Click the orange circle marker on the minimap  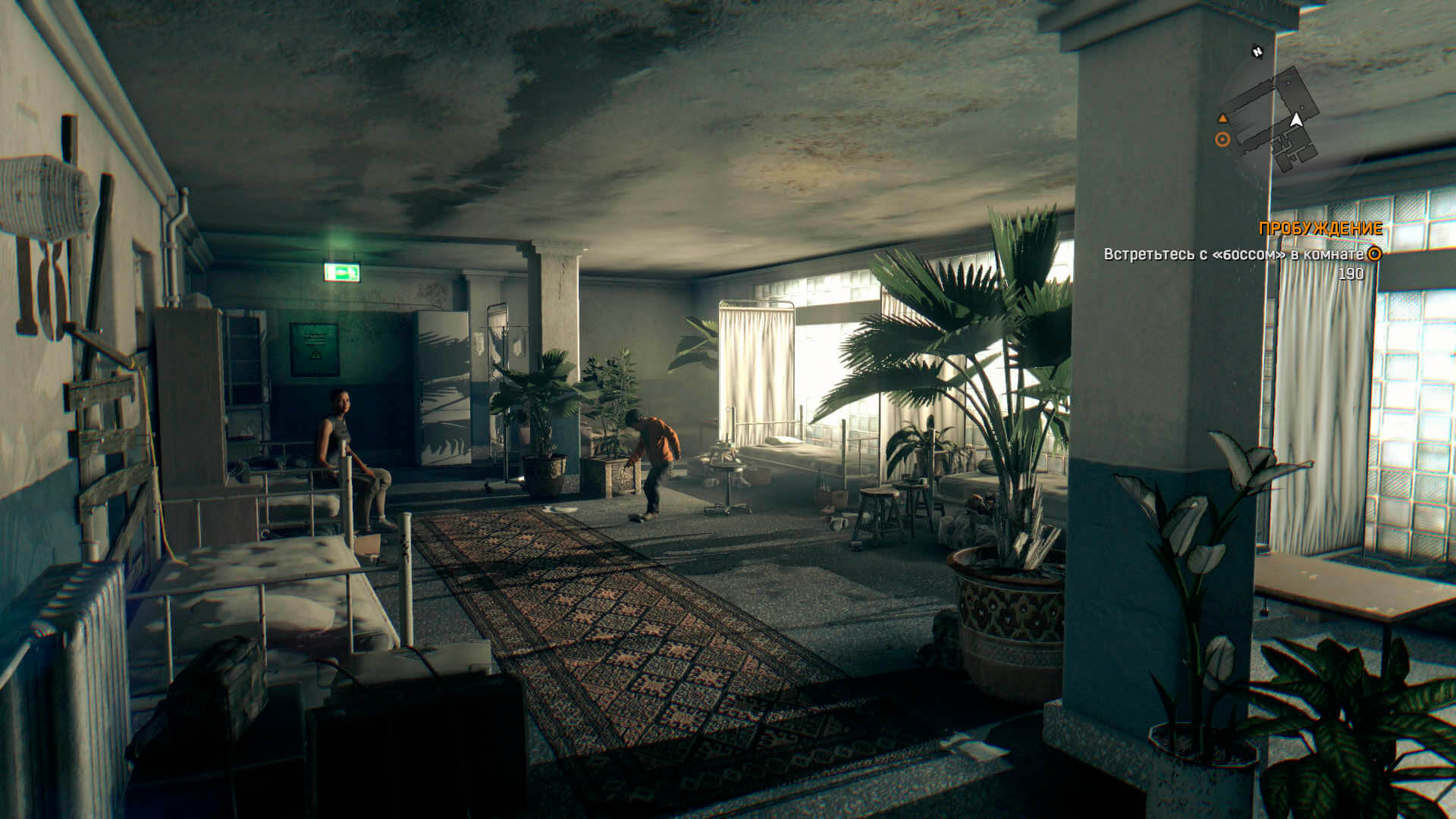(1222, 140)
